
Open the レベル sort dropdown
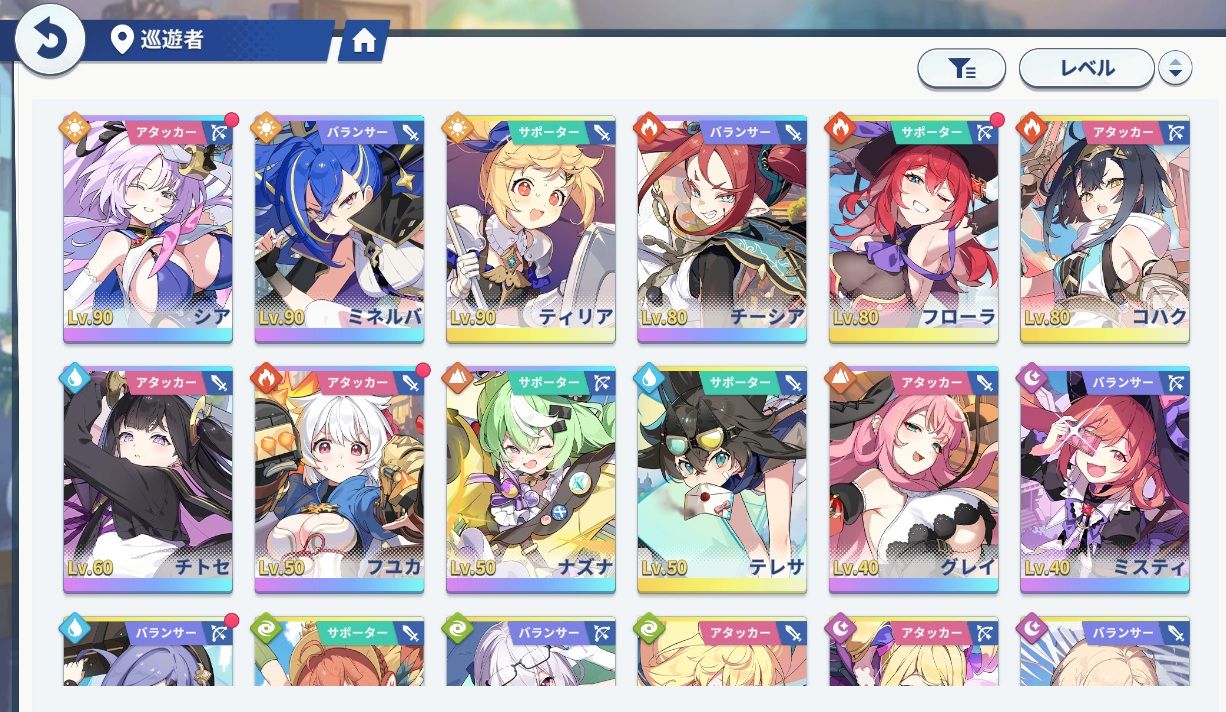1086,68
